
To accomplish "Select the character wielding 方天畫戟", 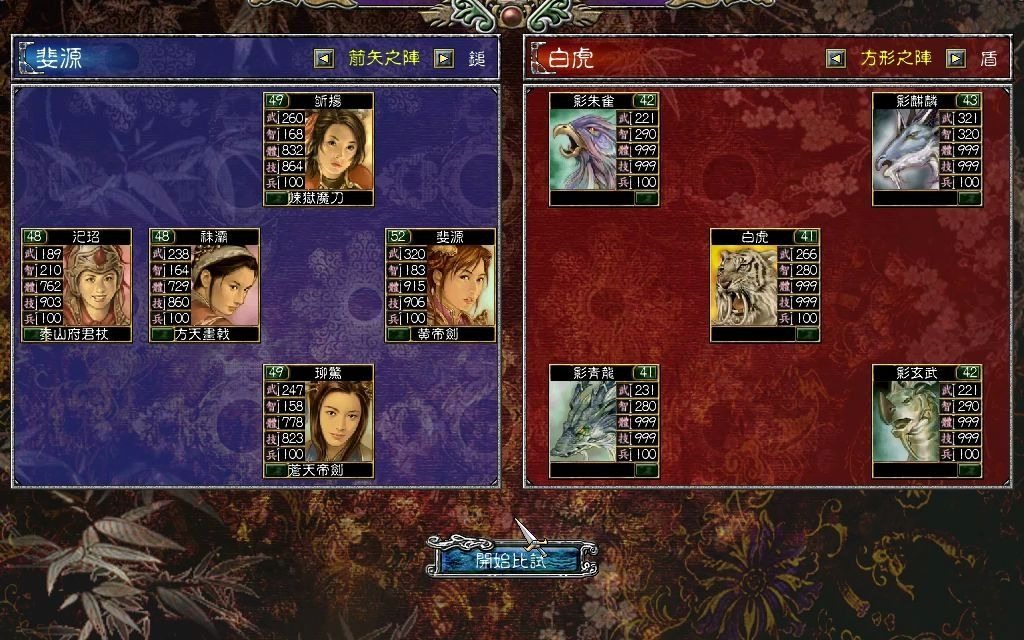I will click(204, 285).
